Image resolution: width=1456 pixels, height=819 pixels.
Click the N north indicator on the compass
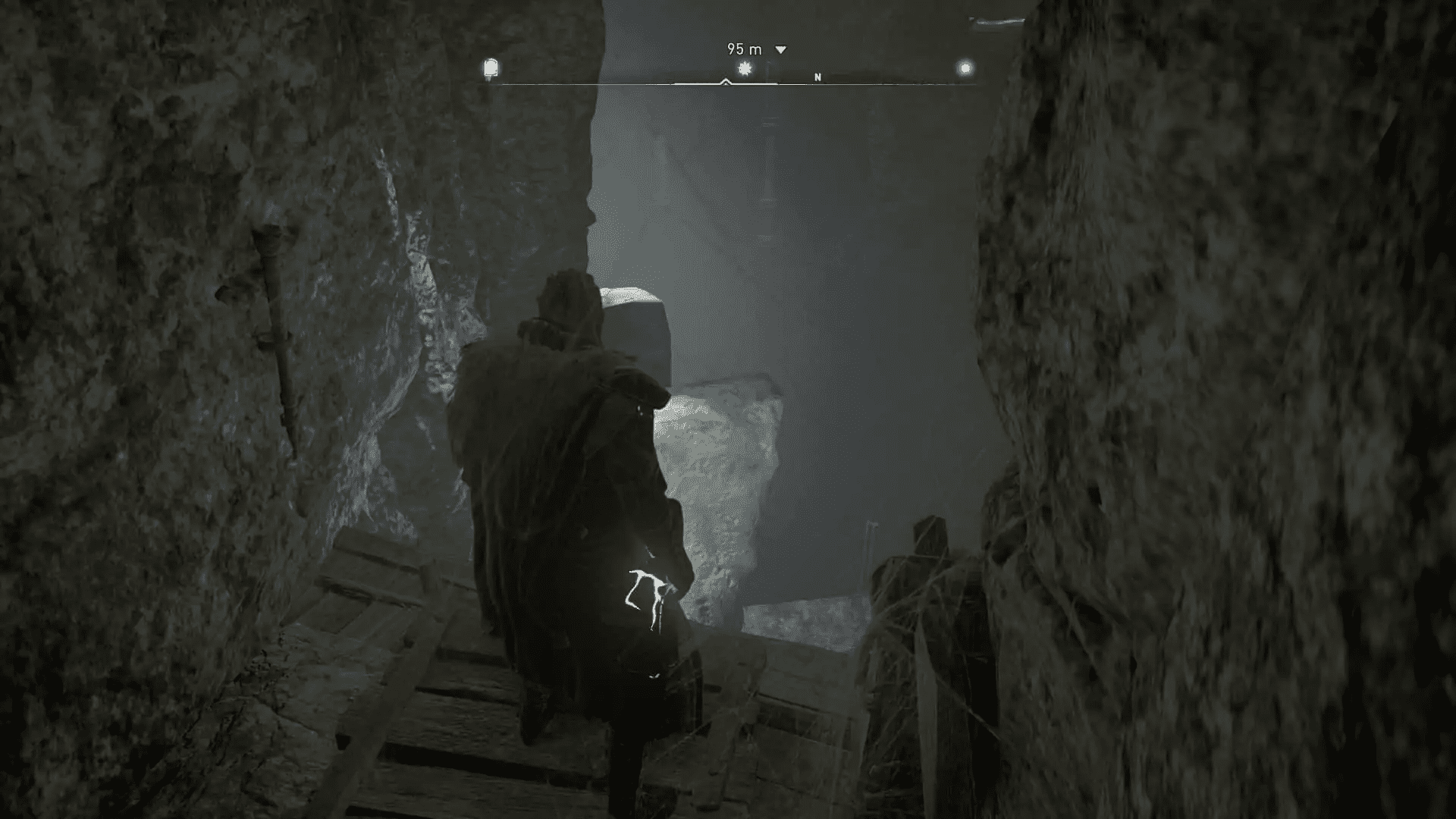pyautogui.click(x=817, y=76)
